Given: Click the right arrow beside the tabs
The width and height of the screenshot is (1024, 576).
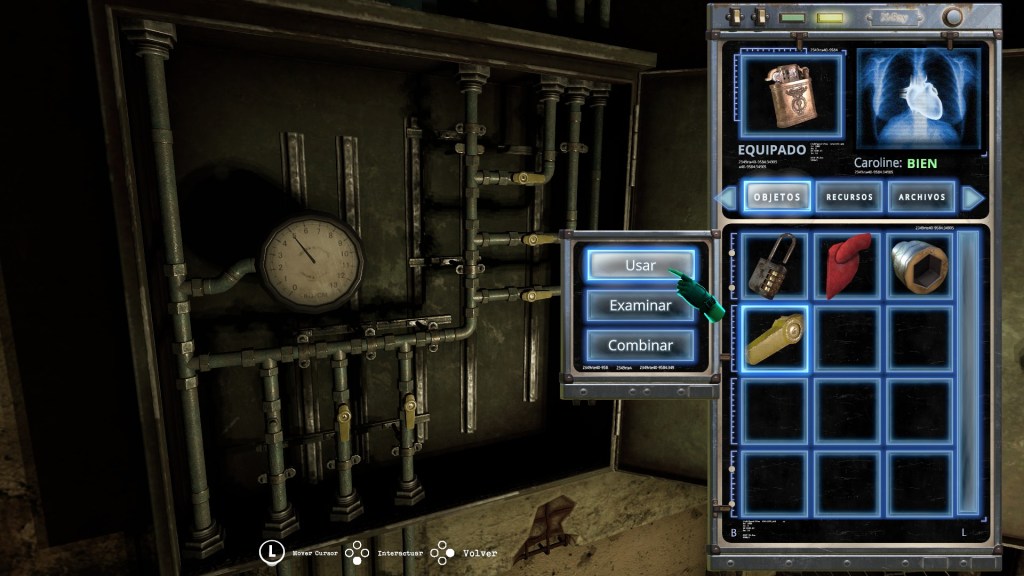Looking at the screenshot, I should click(x=972, y=198).
